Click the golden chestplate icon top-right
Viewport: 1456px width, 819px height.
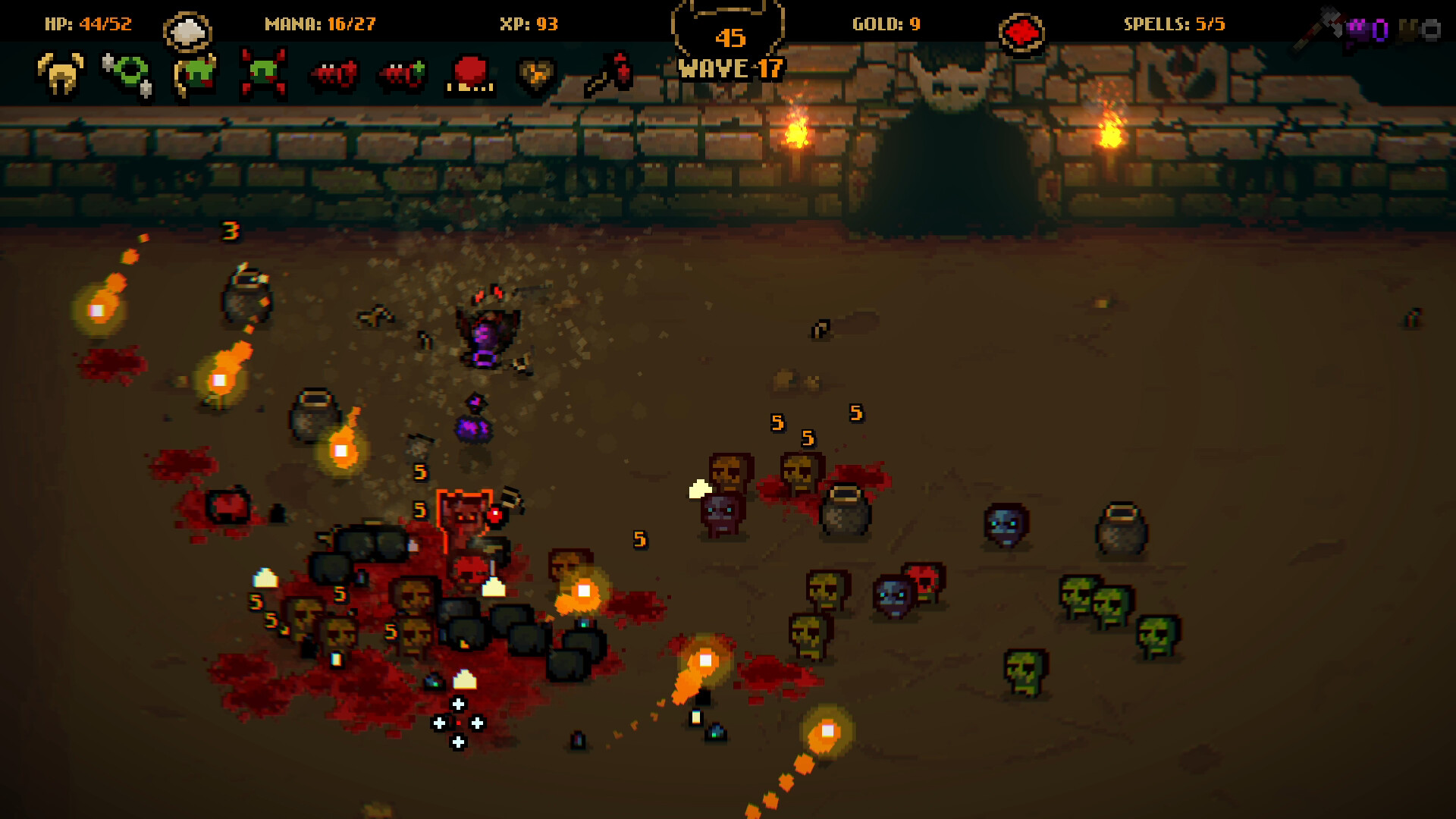tap(1407, 30)
